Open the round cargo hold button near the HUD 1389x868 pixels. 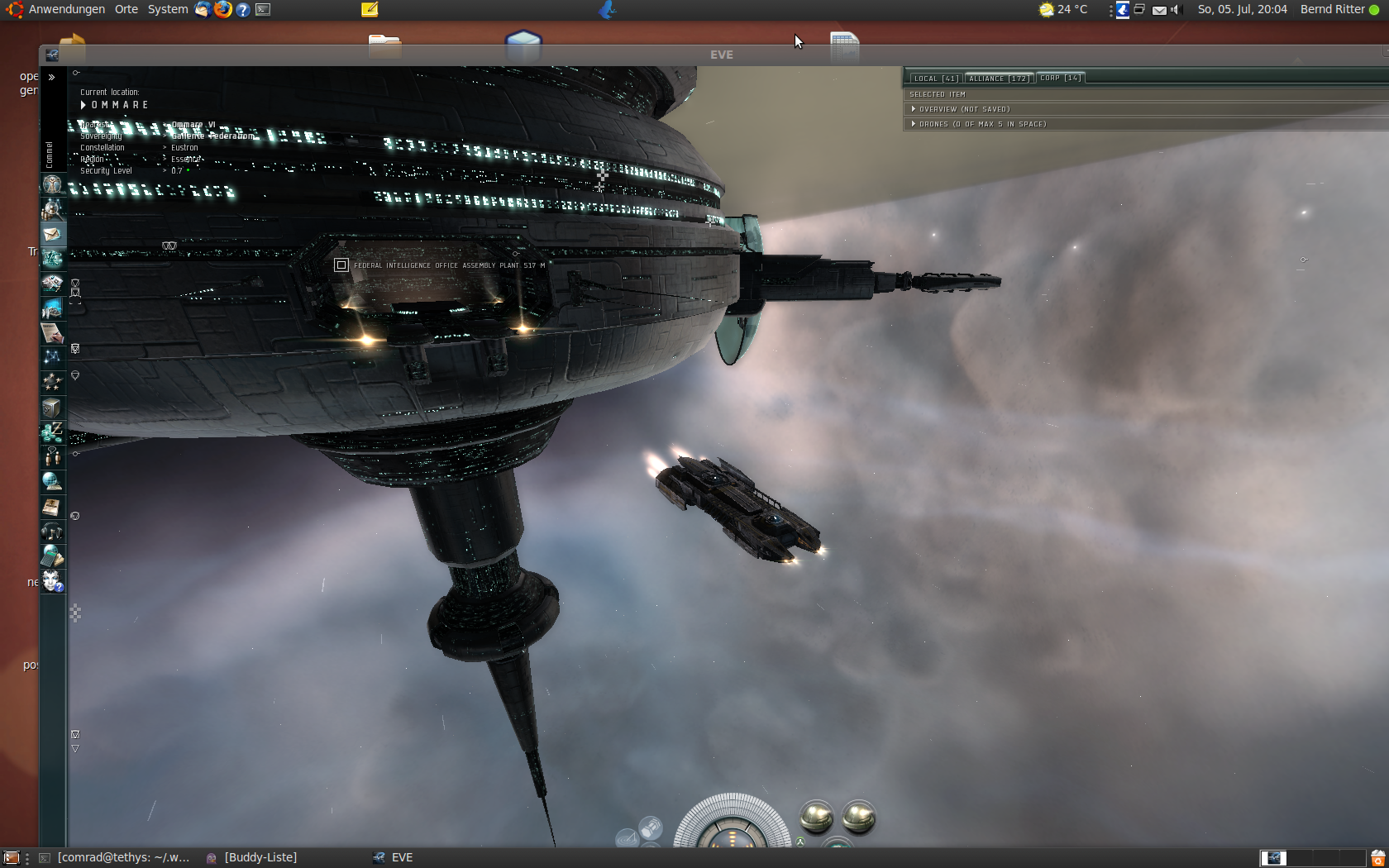[x=818, y=818]
